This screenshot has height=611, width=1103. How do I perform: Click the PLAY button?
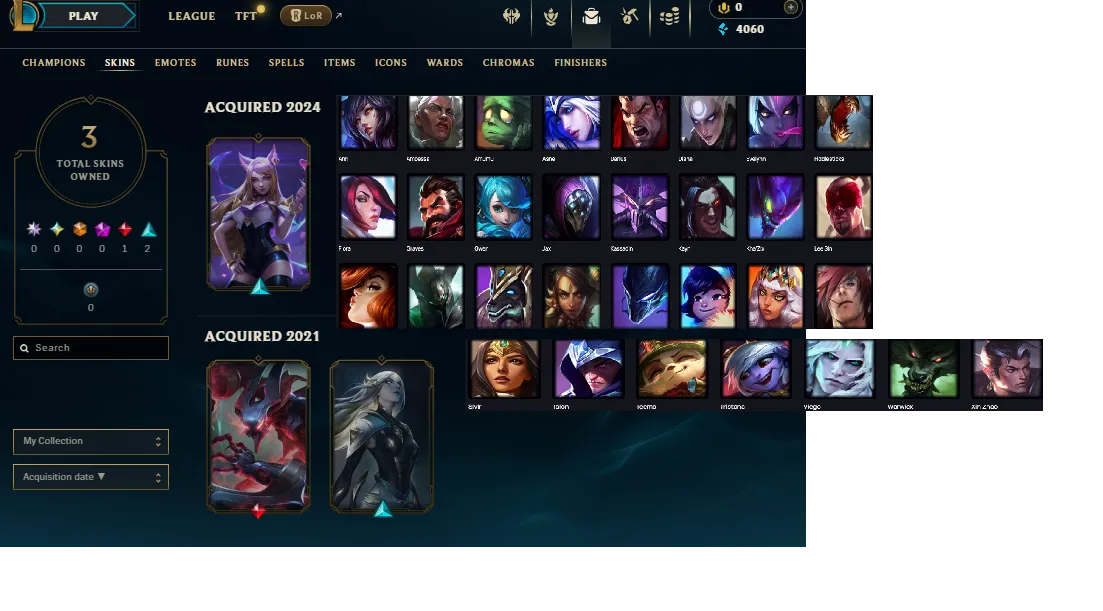pos(84,16)
